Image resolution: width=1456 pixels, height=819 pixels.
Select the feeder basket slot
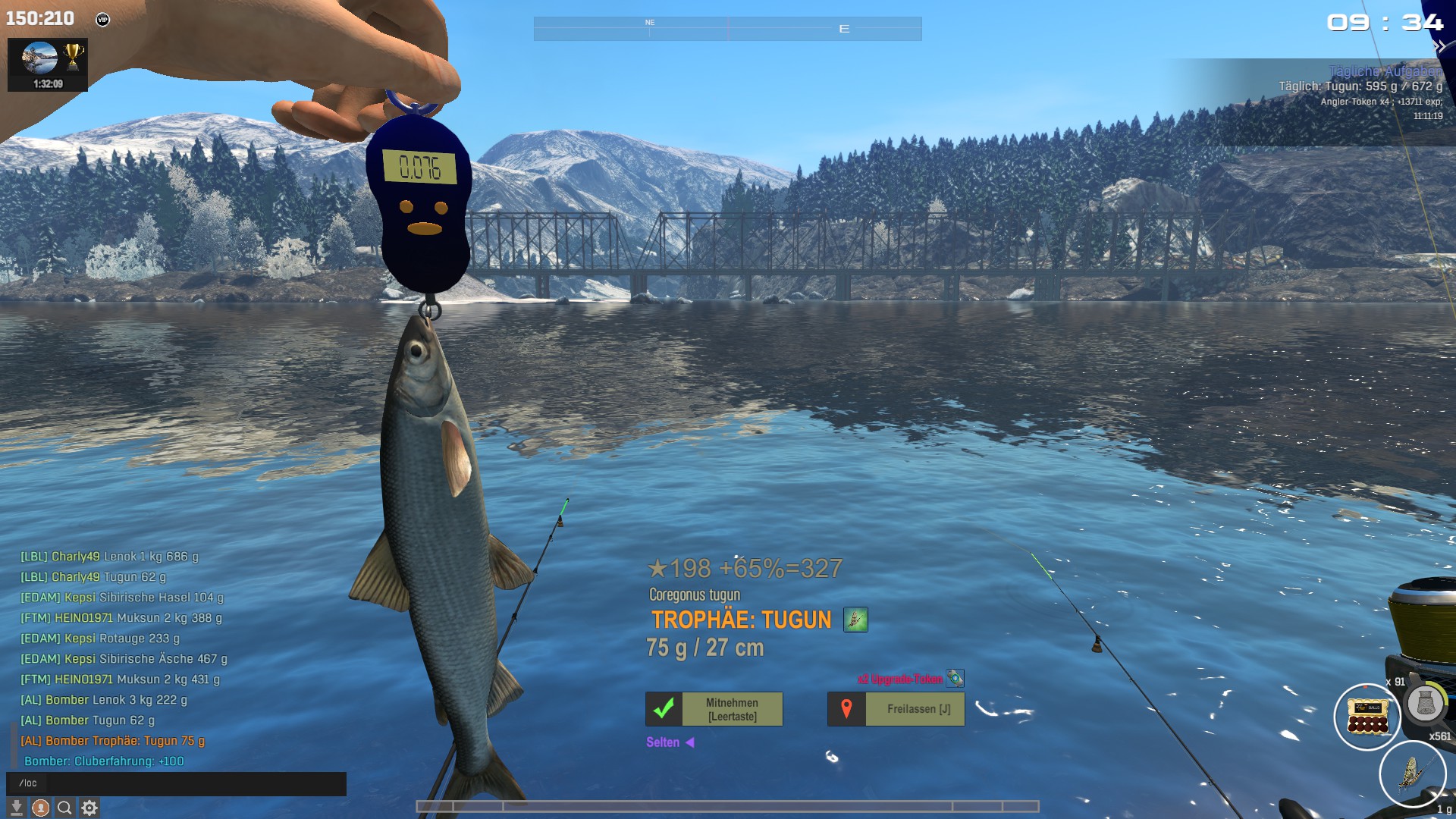click(1425, 704)
